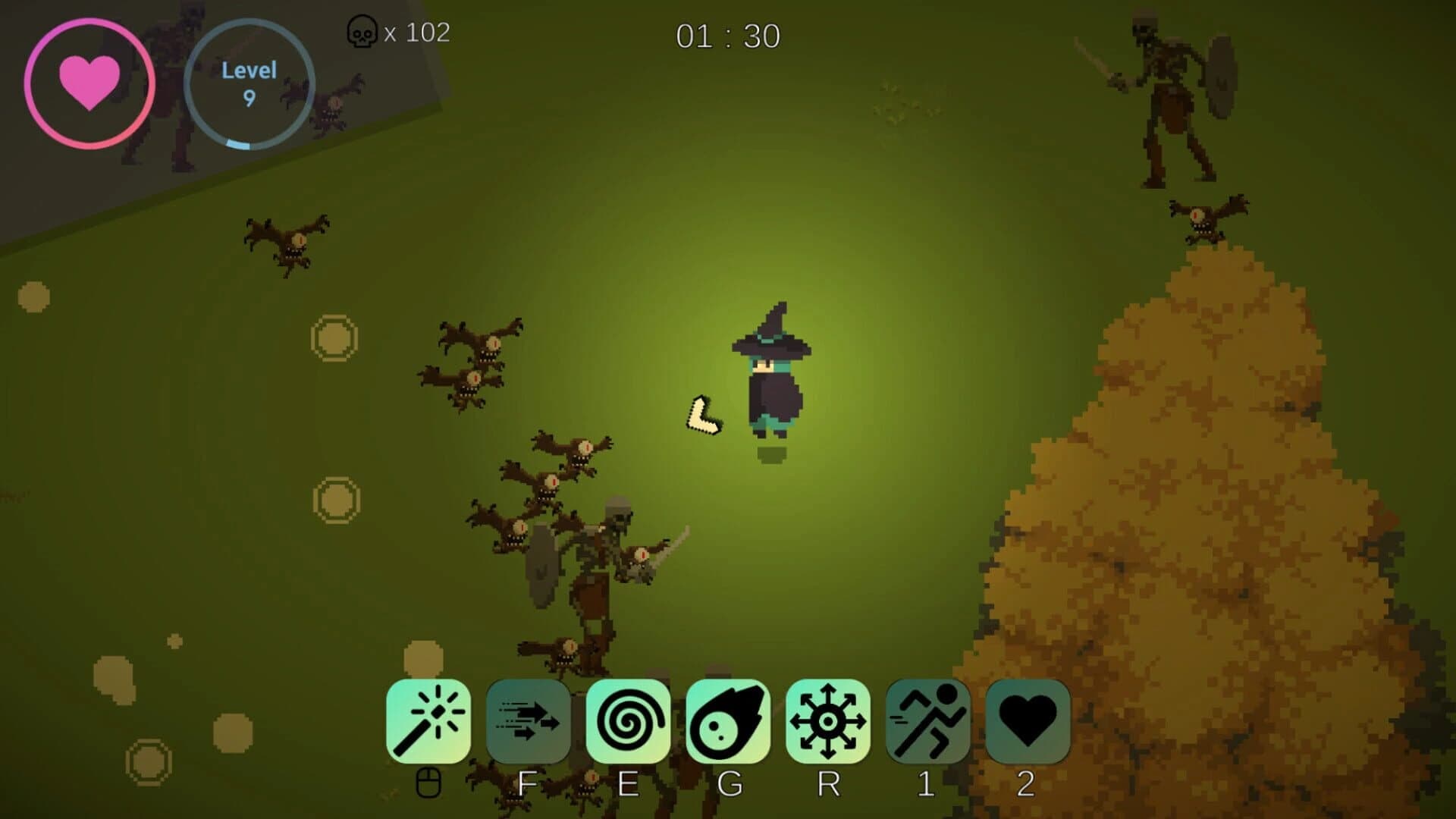
Task: Click the 01:30 match timer
Action: tap(730, 34)
